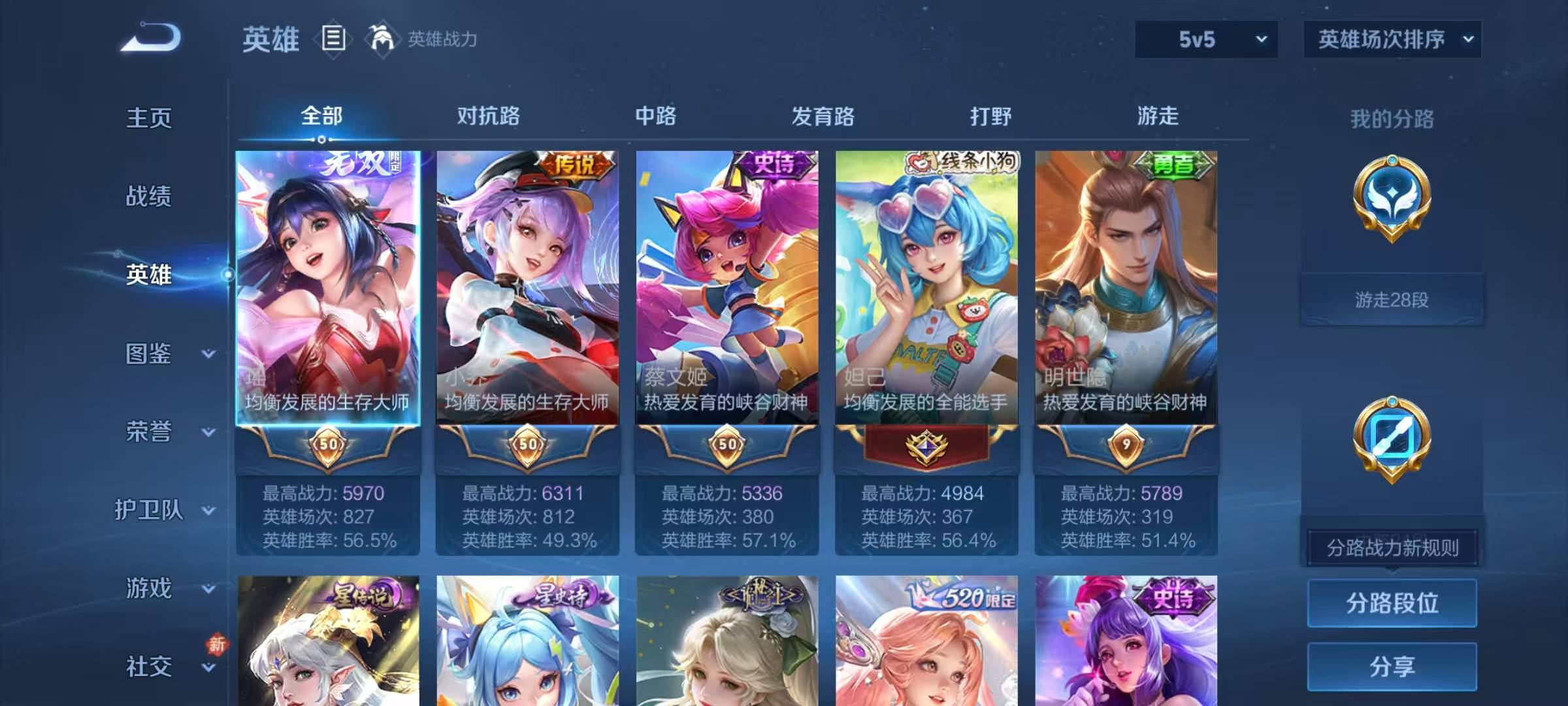Open the 5v5 mode dropdown
1568x706 pixels.
click(x=1205, y=39)
